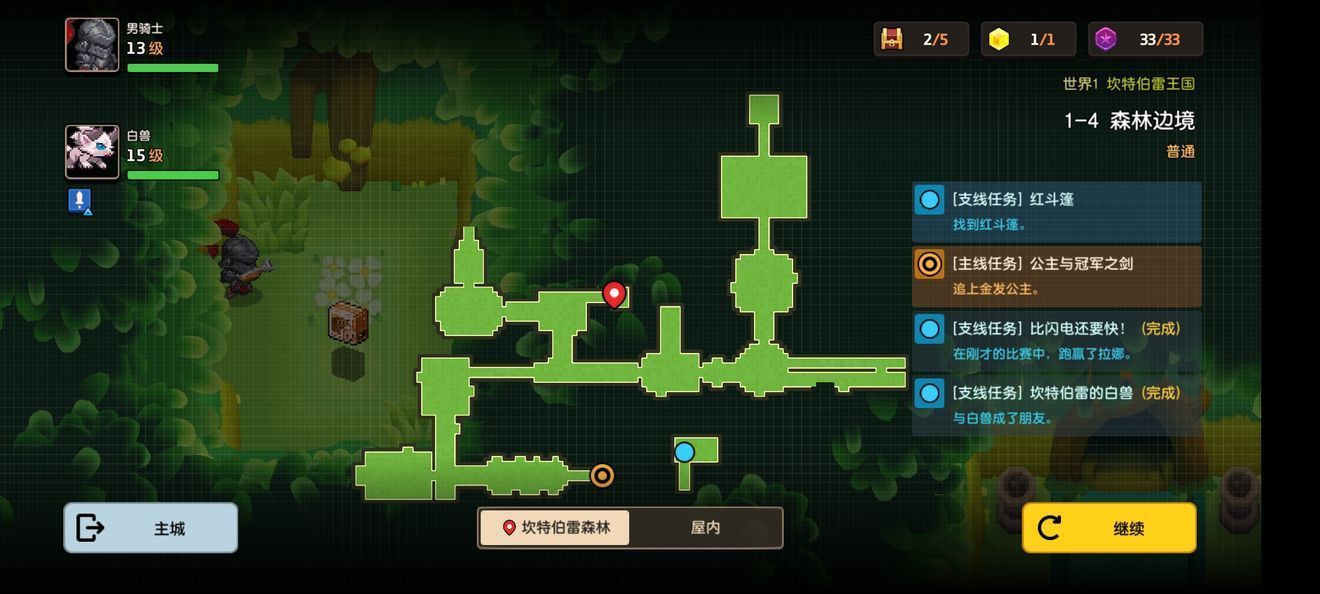Return to town with the 主城 button
The width and height of the screenshot is (1320, 594).
tap(151, 528)
